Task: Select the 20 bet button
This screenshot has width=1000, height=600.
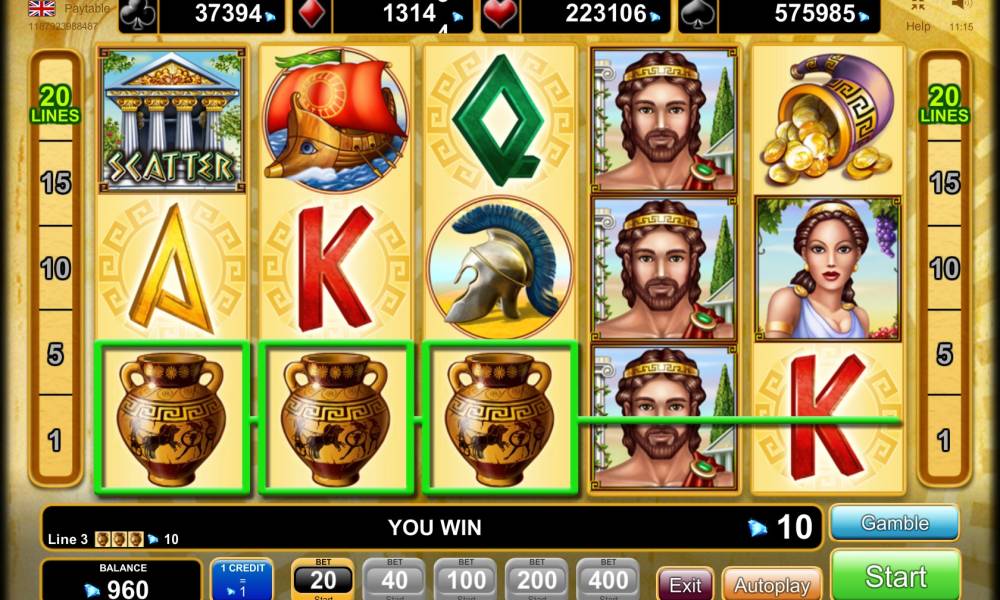Action: [x=322, y=580]
